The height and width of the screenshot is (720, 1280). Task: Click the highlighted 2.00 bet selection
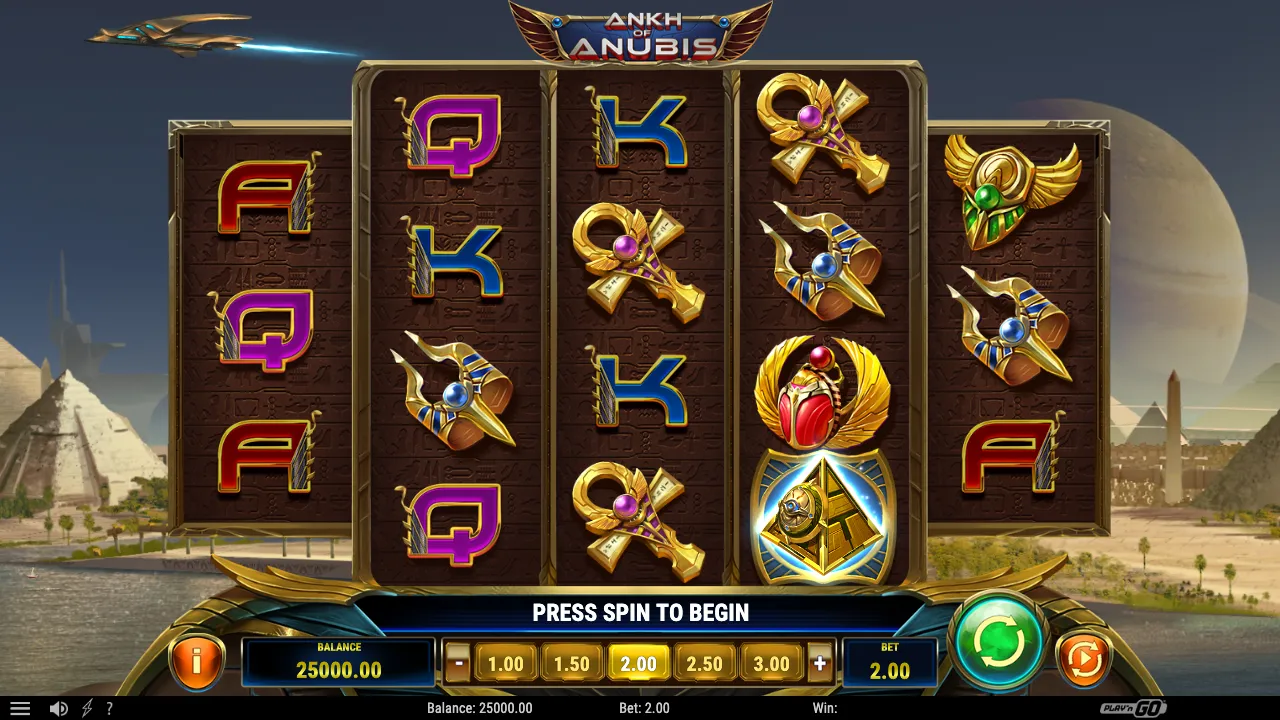click(x=639, y=662)
